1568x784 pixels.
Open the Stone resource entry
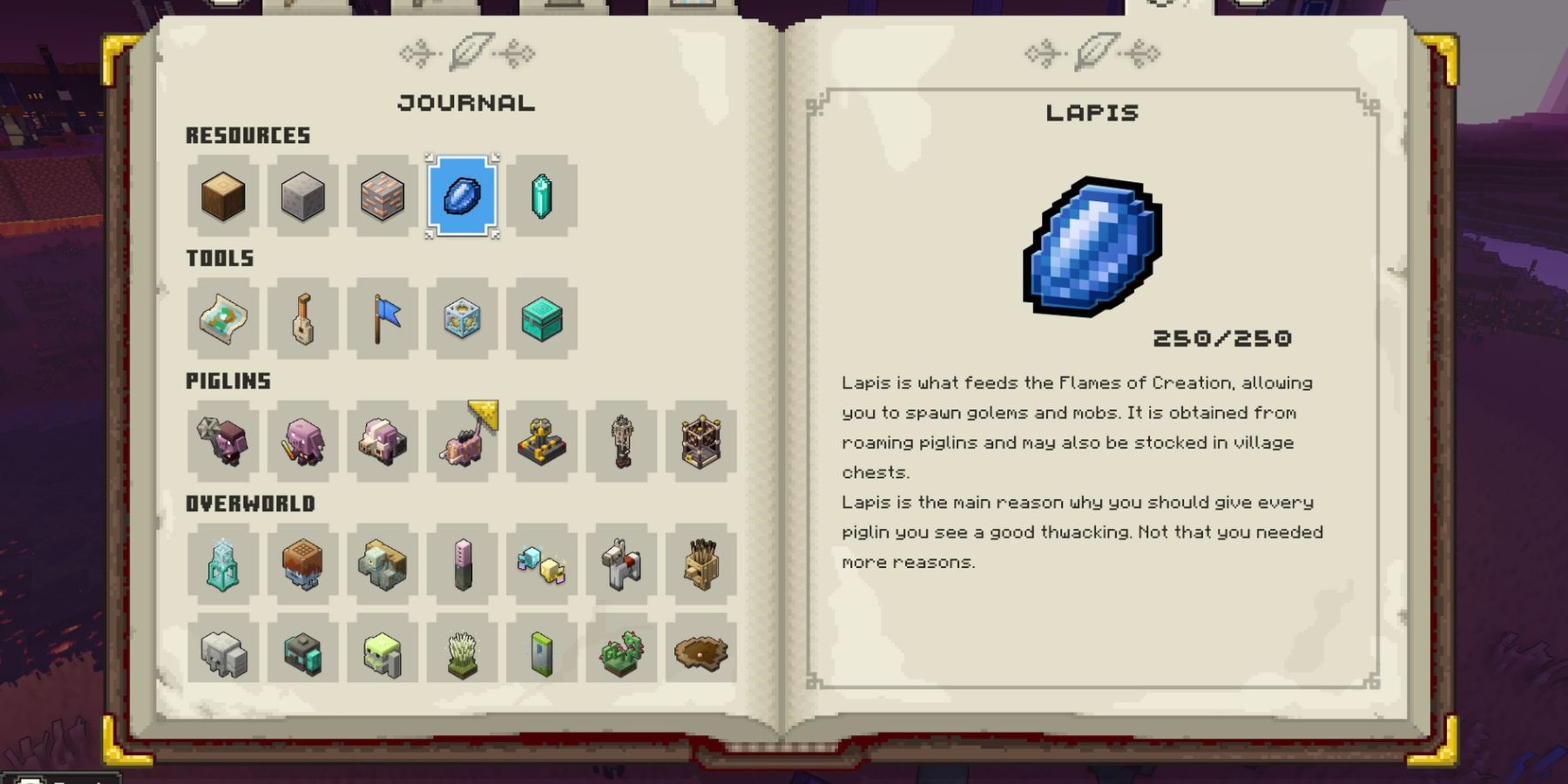(x=301, y=196)
